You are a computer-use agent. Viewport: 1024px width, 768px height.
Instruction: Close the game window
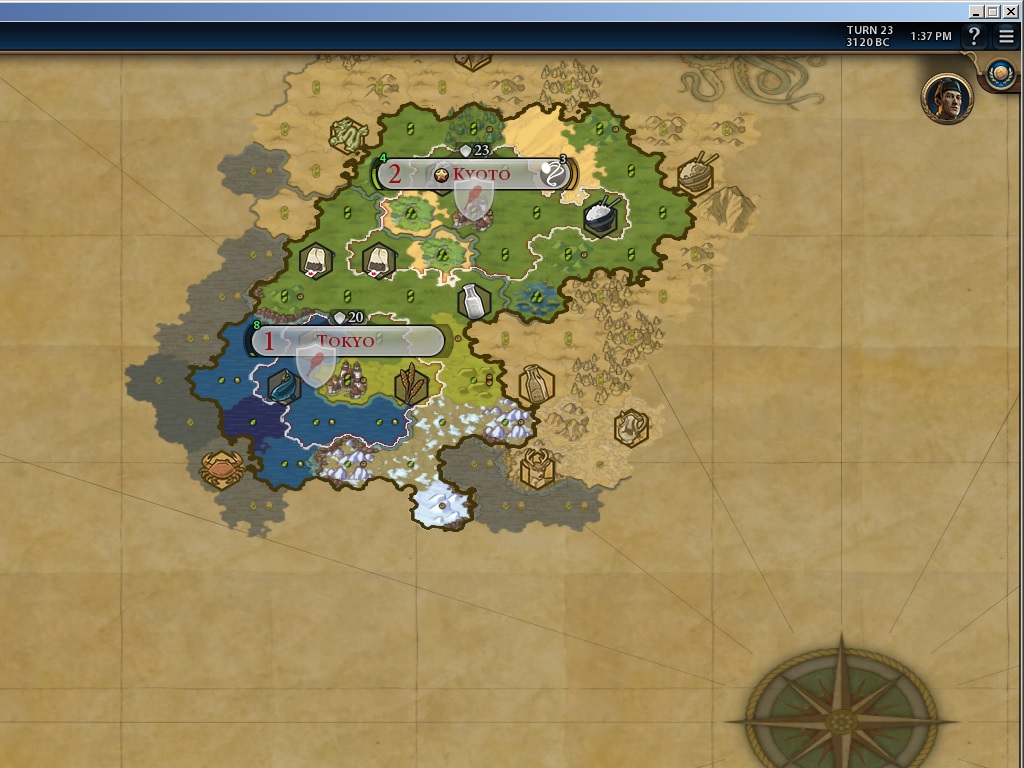click(x=1011, y=11)
